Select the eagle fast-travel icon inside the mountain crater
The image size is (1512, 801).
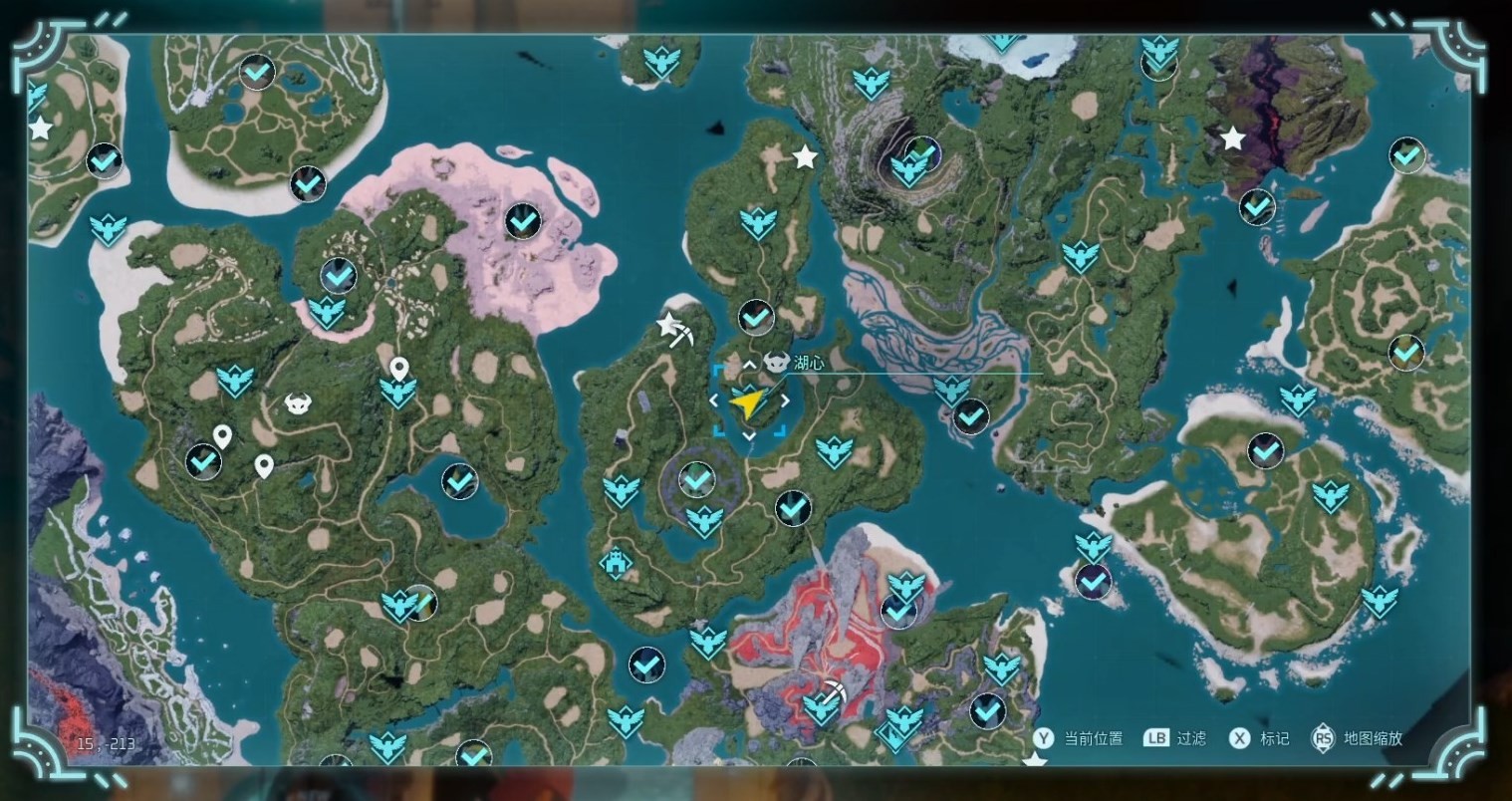[909, 170]
